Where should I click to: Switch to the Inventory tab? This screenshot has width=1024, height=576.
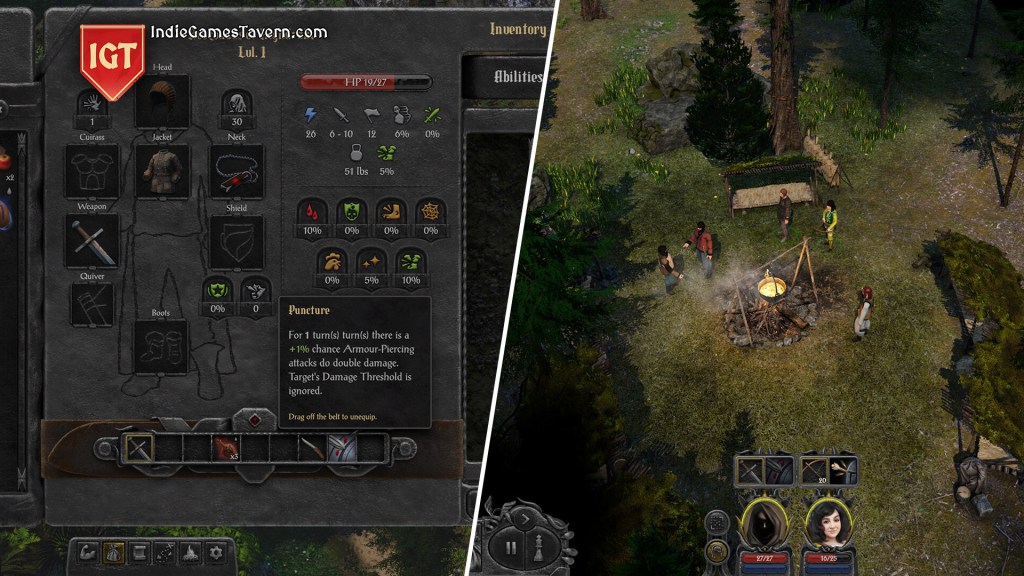(517, 30)
